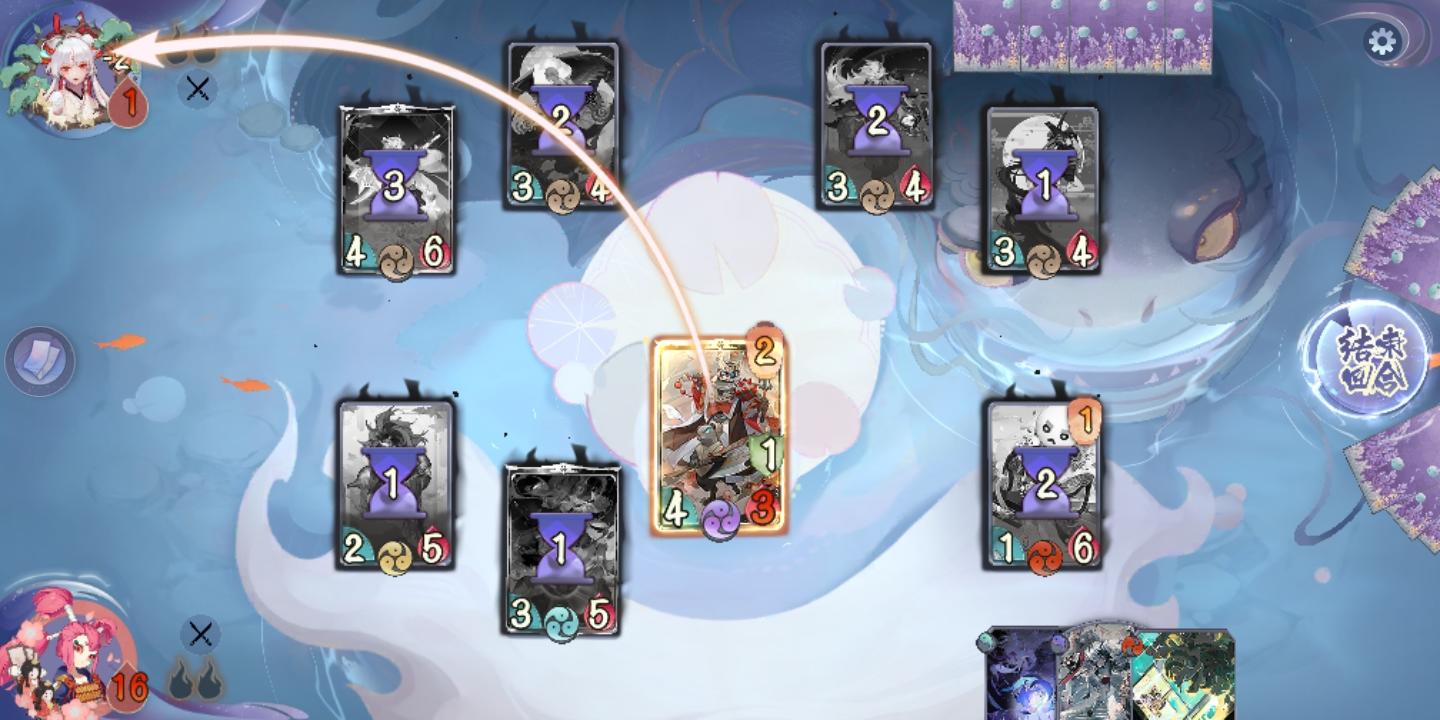
Task: Click the countdown-1 card with stats 2/5
Action: pos(395,480)
